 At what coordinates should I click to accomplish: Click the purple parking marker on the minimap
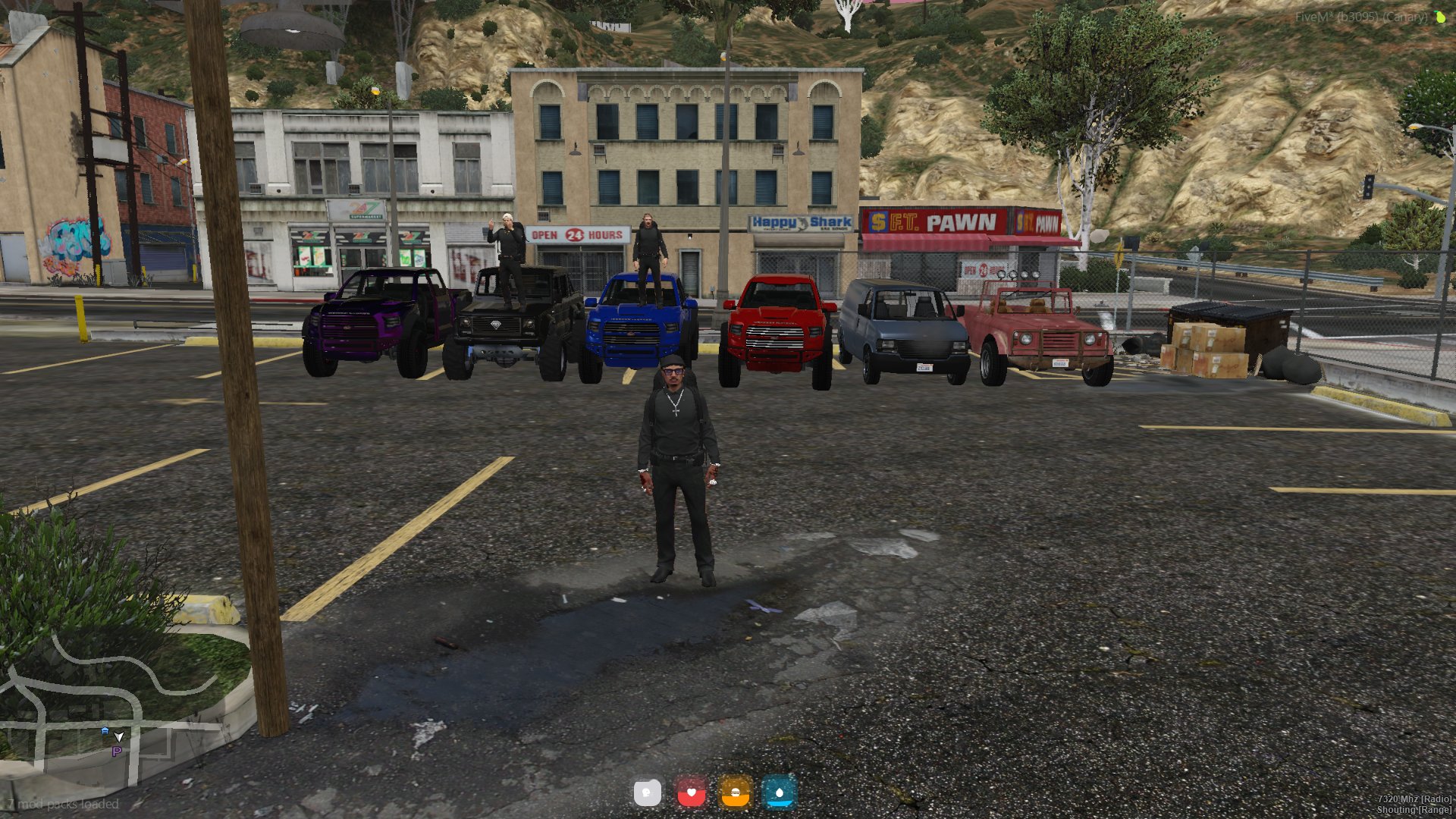pyautogui.click(x=117, y=752)
